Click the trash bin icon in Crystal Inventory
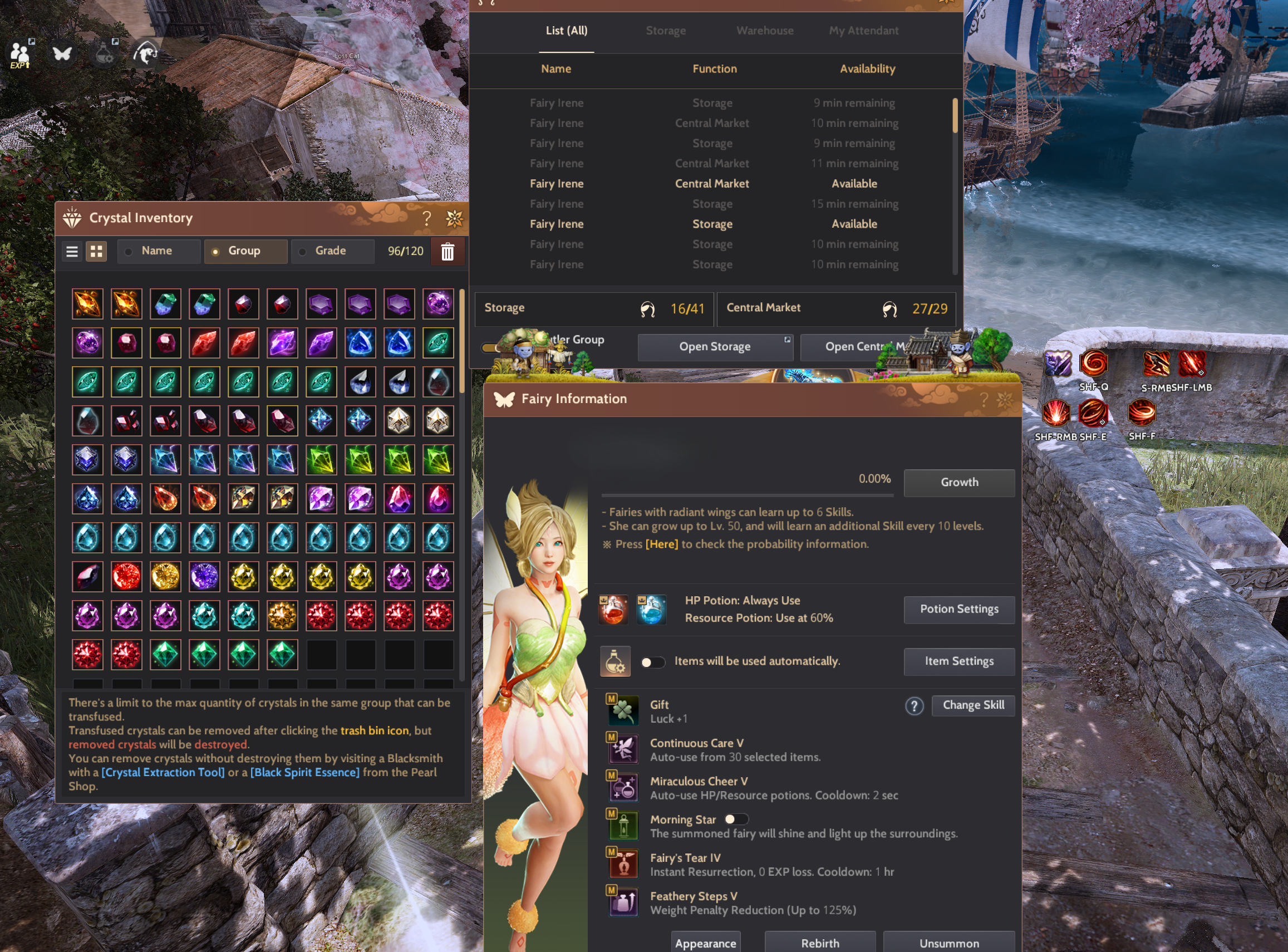The height and width of the screenshot is (952, 1288). click(x=448, y=251)
